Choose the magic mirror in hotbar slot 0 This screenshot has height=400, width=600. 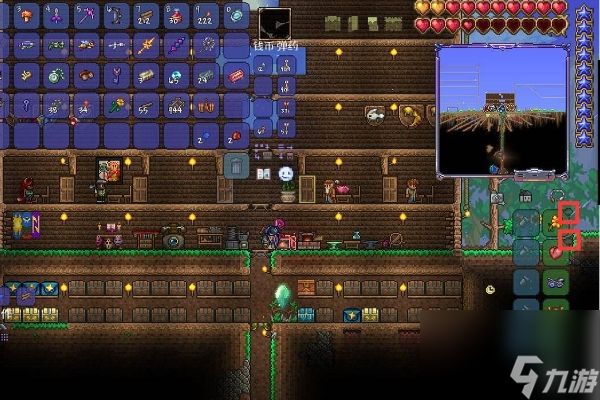[x=236, y=16]
